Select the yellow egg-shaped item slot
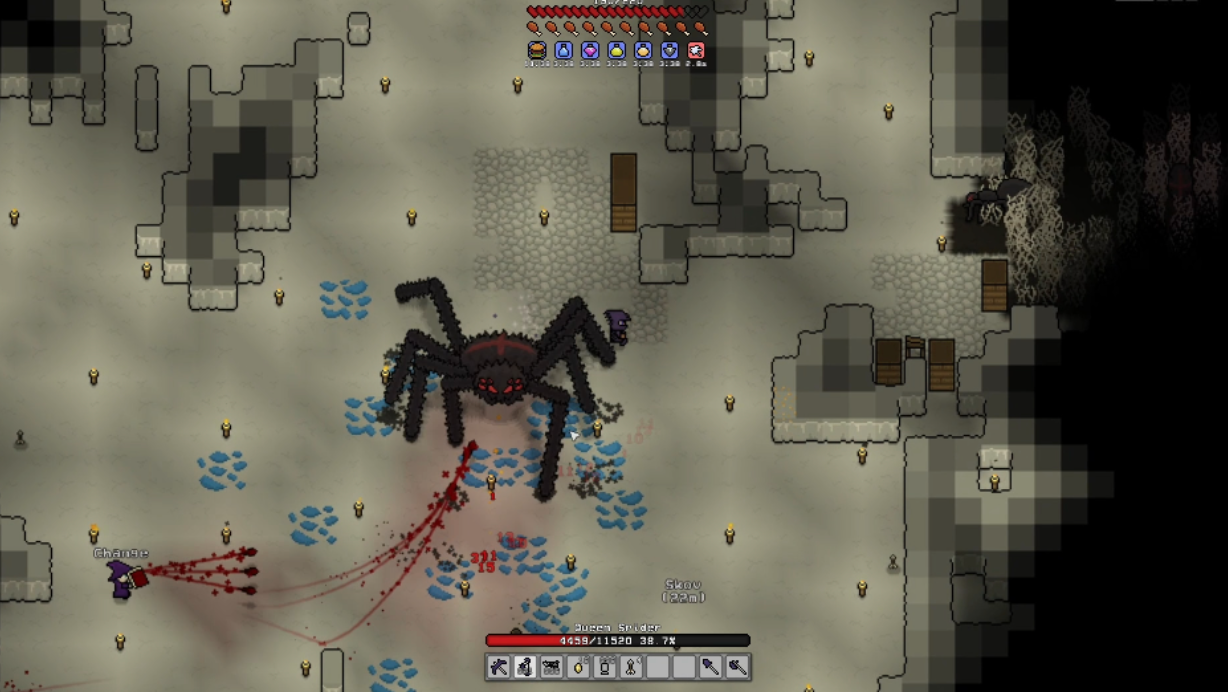The height and width of the screenshot is (692, 1228). [578, 667]
